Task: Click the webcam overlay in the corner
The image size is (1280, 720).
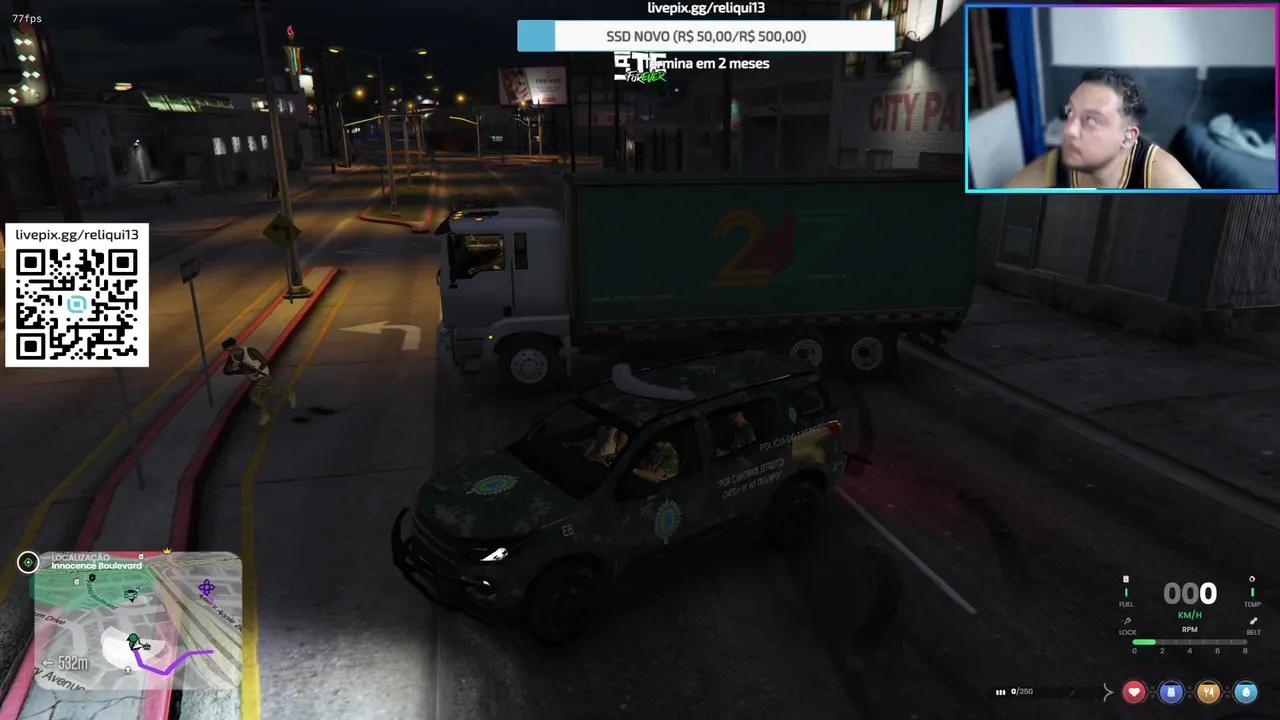Action: pos(1119,96)
